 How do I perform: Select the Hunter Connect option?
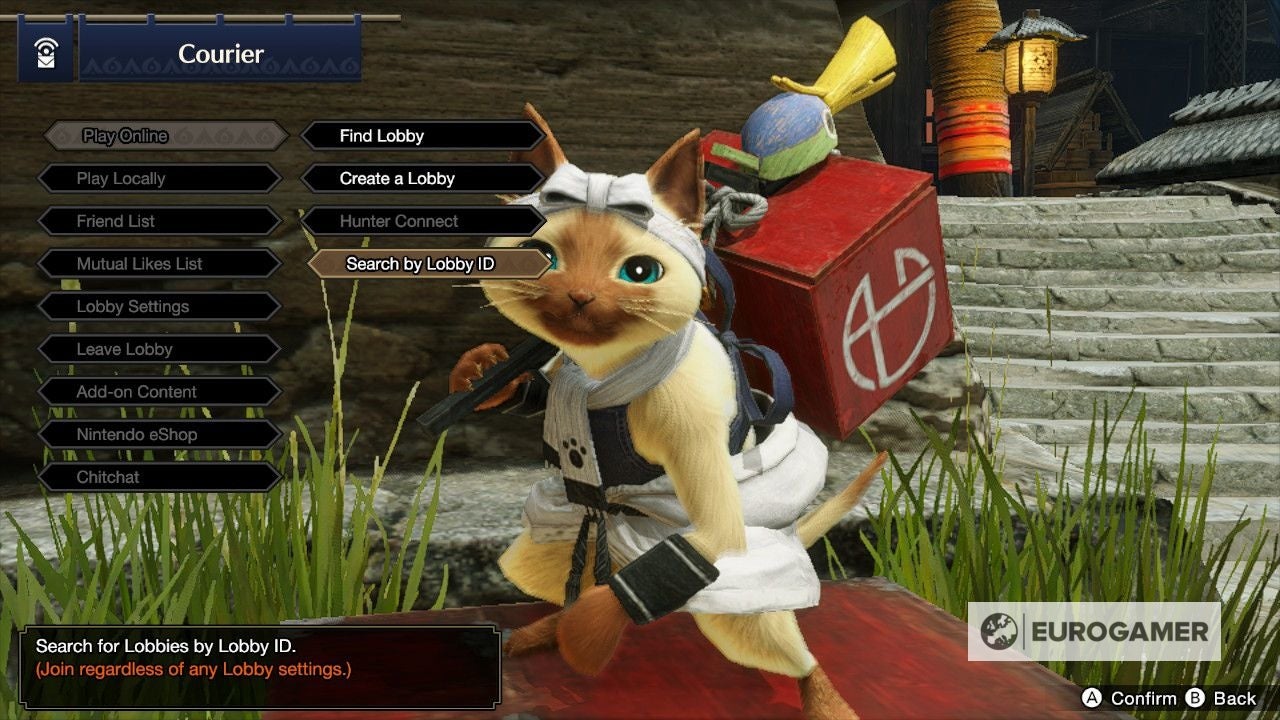422,221
